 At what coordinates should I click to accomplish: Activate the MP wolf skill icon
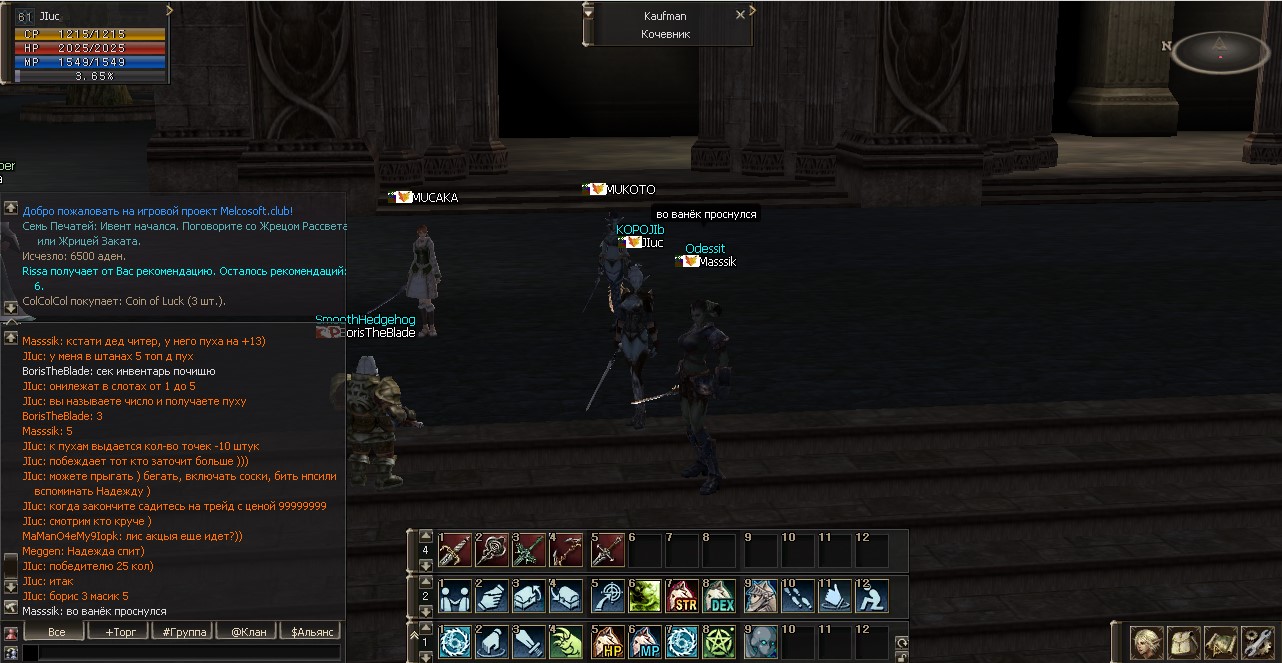tap(644, 642)
